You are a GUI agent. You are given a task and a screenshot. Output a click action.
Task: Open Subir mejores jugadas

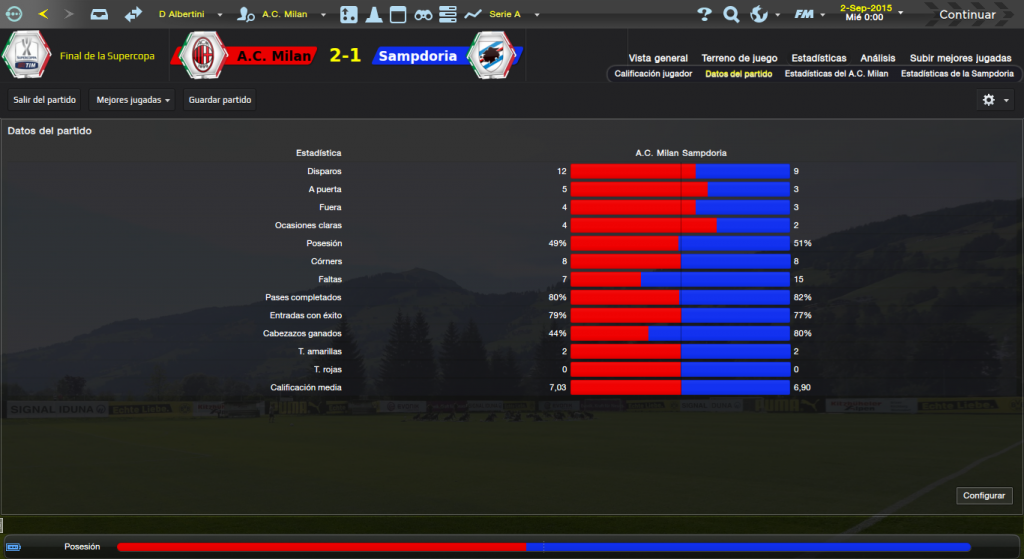point(961,58)
